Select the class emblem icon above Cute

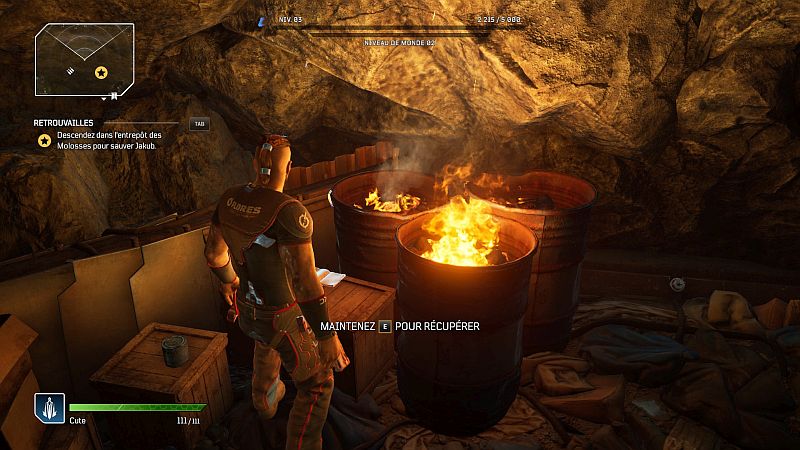49,407
